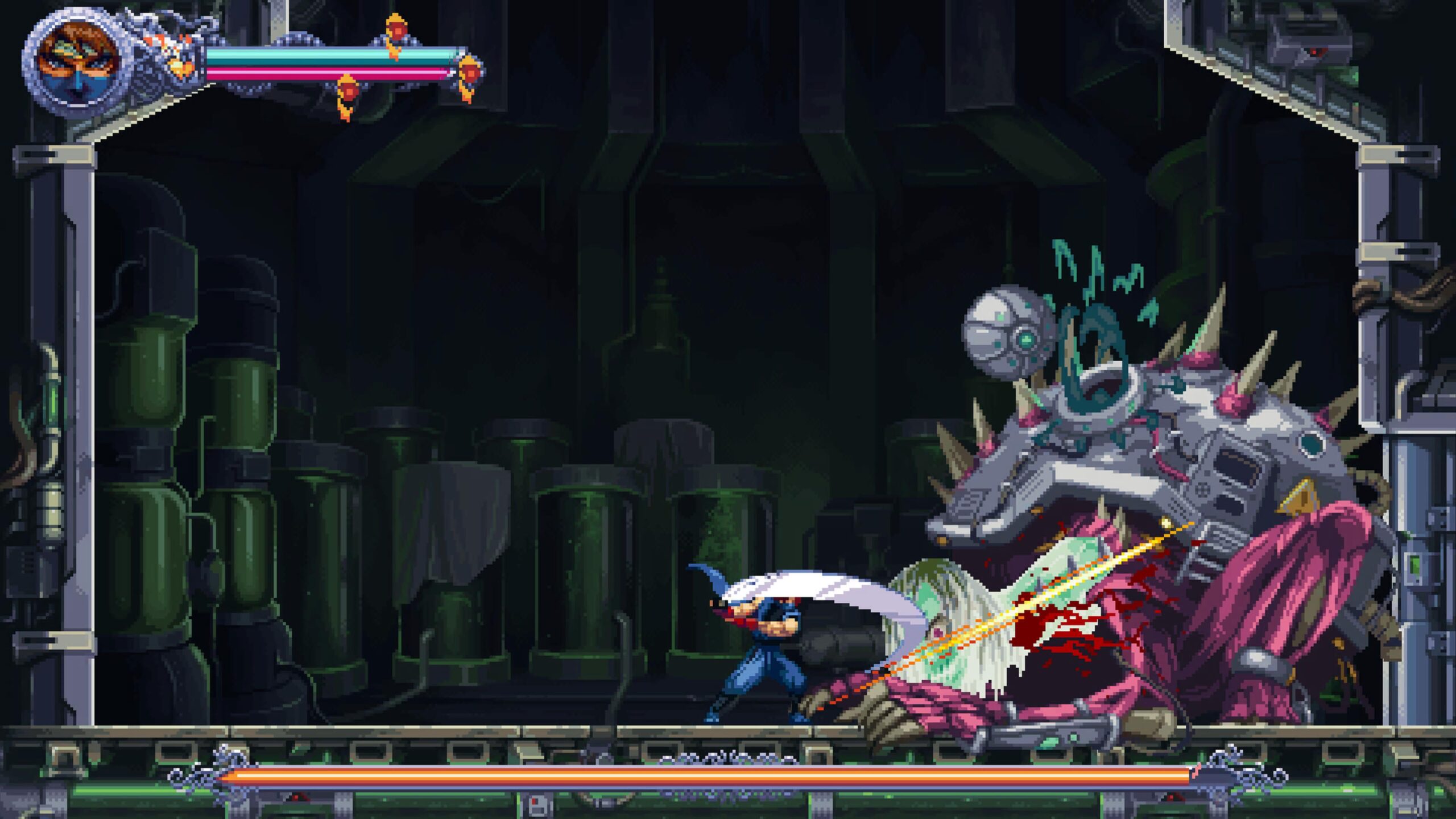Click the masked ninja character portrait

coord(78,61)
